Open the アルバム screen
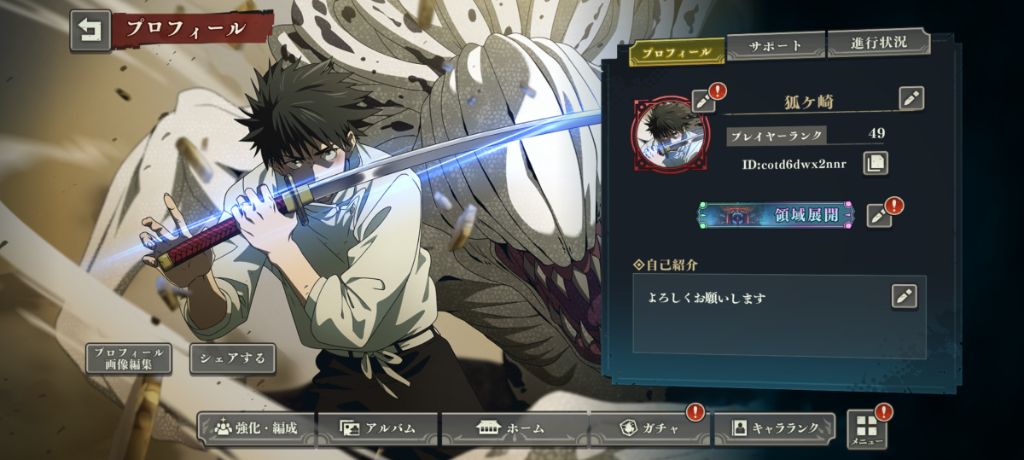Image resolution: width=1024 pixels, height=460 pixels. pyautogui.click(x=377, y=428)
